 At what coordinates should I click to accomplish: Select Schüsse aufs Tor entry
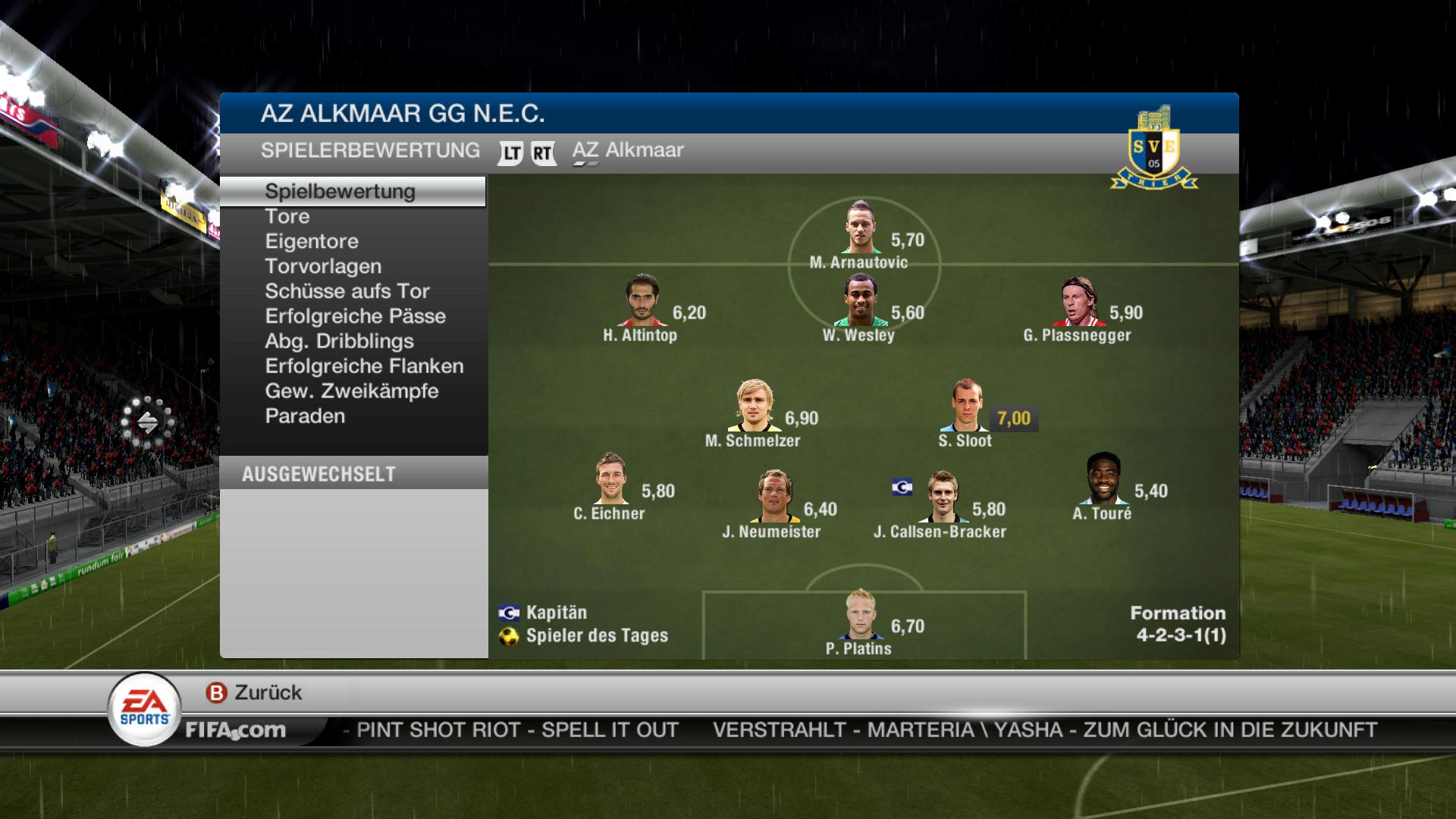(x=347, y=291)
